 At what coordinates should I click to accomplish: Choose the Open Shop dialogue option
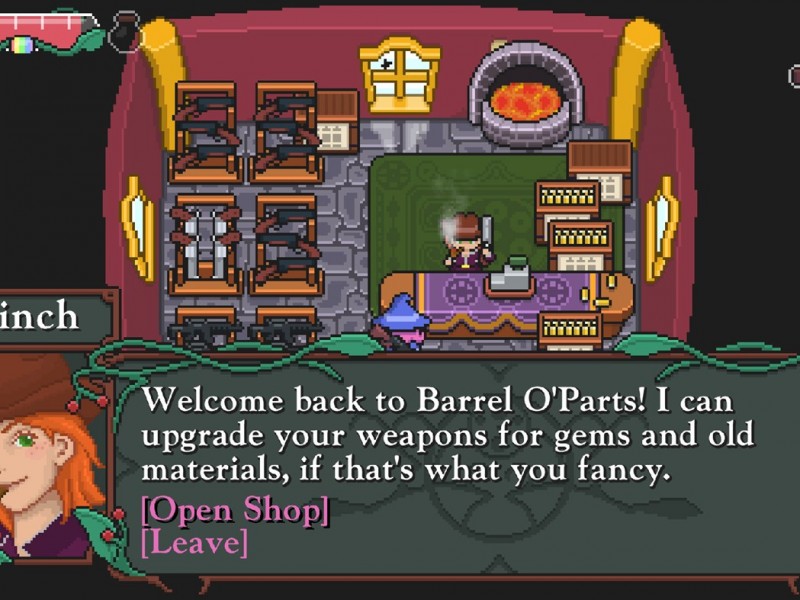[x=235, y=510]
